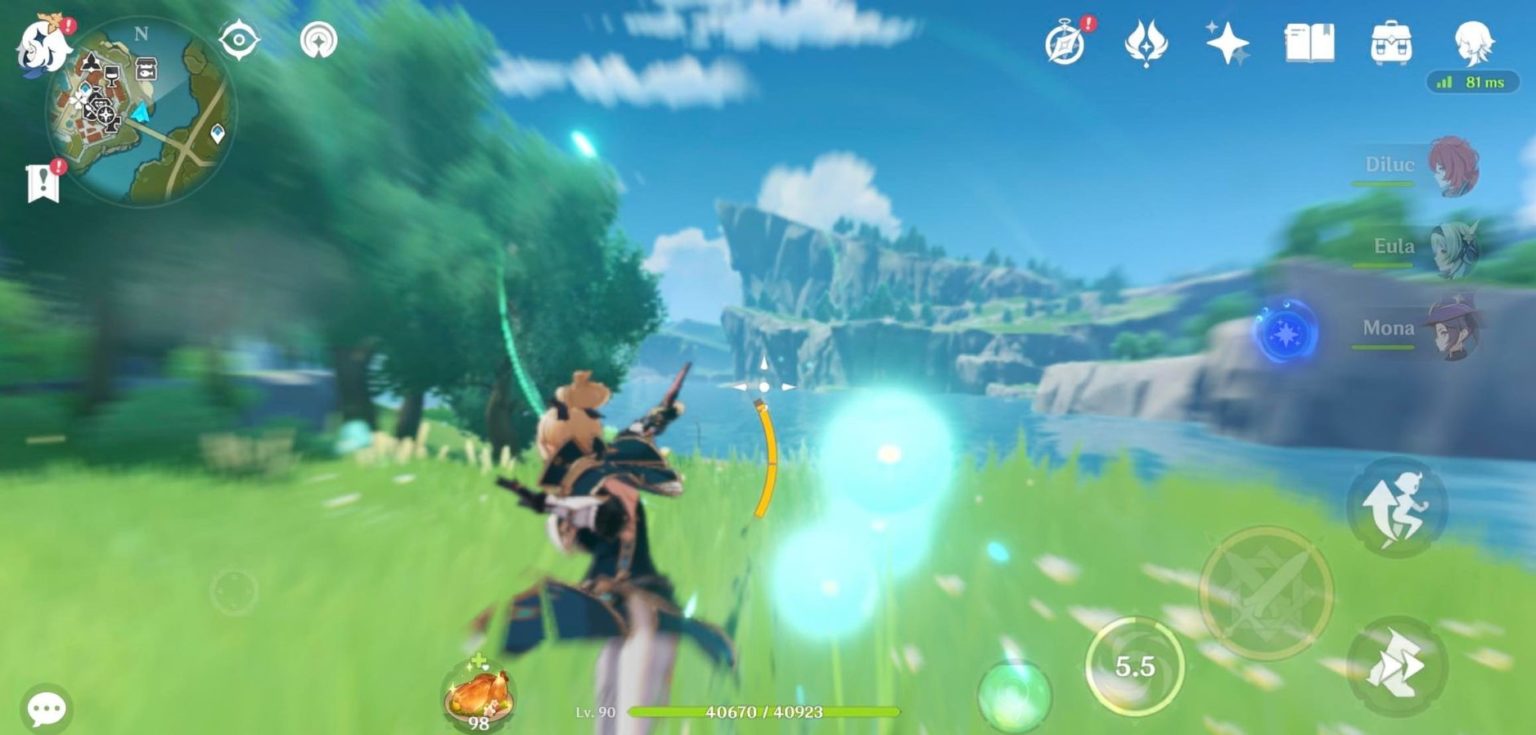Switch to Diluc
The height and width of the screenshot is (735, 1536).
[x=1452, y=165]
